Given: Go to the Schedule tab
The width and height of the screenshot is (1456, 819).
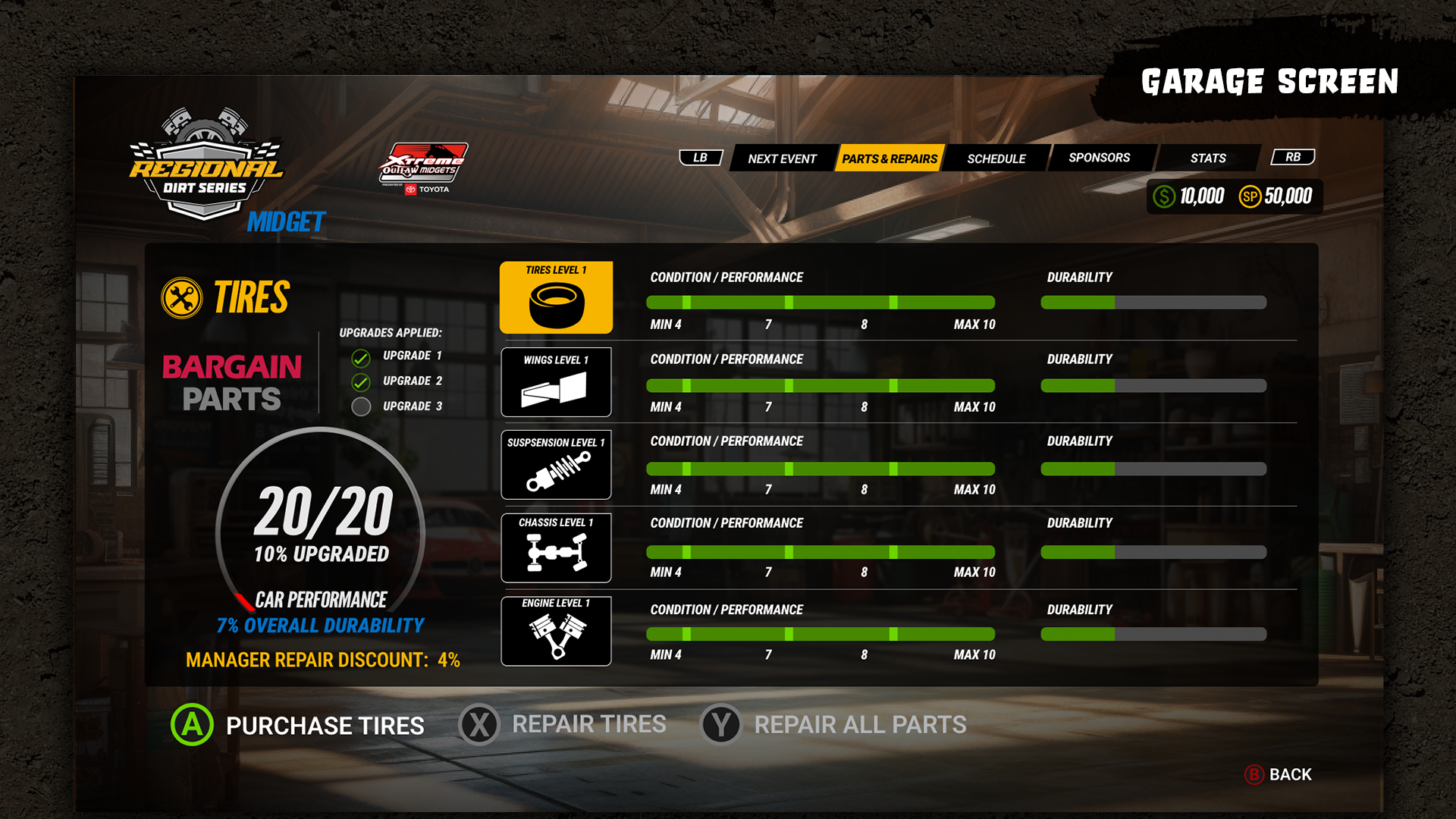Looking at the screenshot, I should coord(996,158).
